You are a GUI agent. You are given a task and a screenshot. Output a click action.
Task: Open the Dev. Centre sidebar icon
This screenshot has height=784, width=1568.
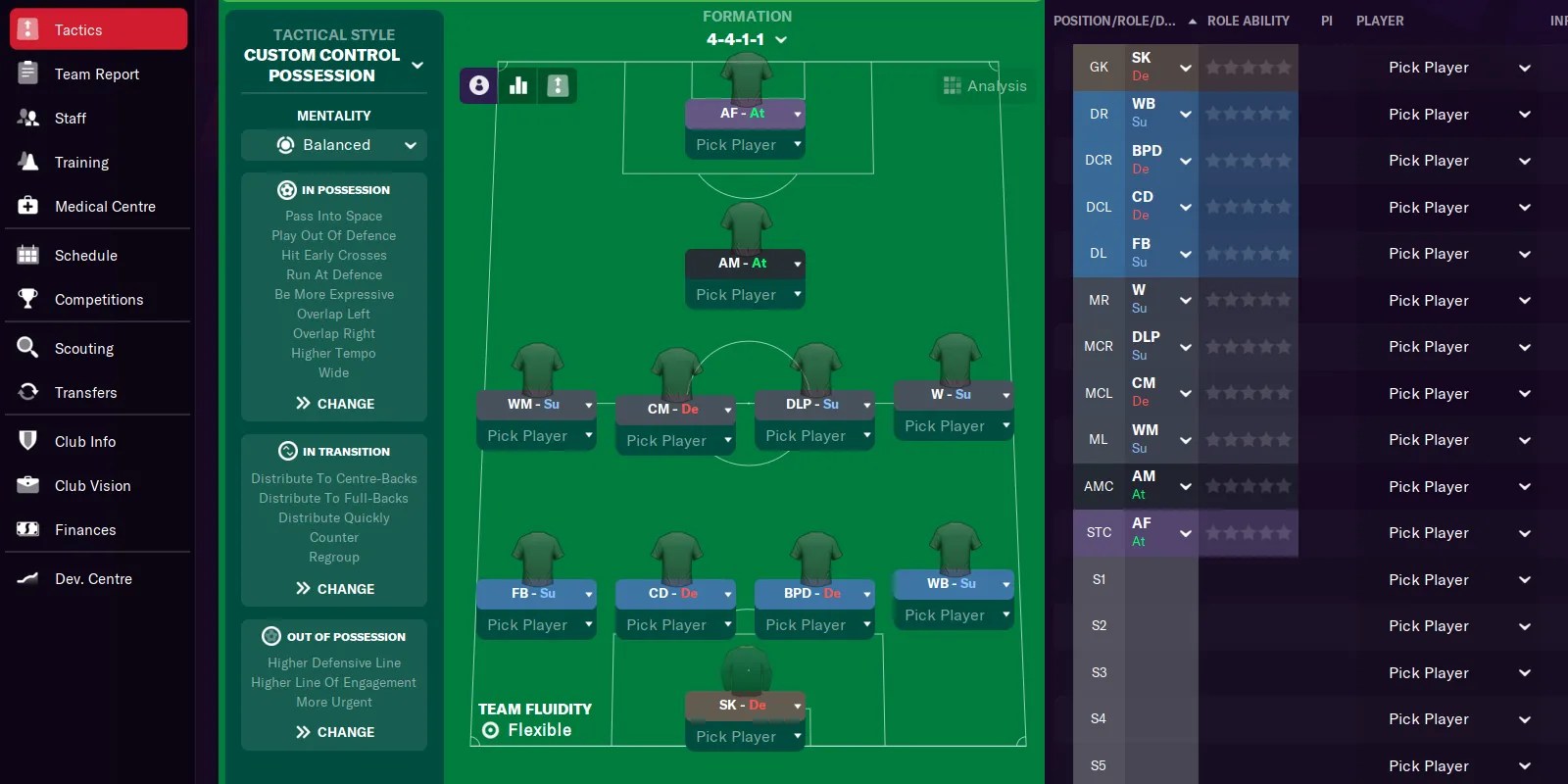27,578
